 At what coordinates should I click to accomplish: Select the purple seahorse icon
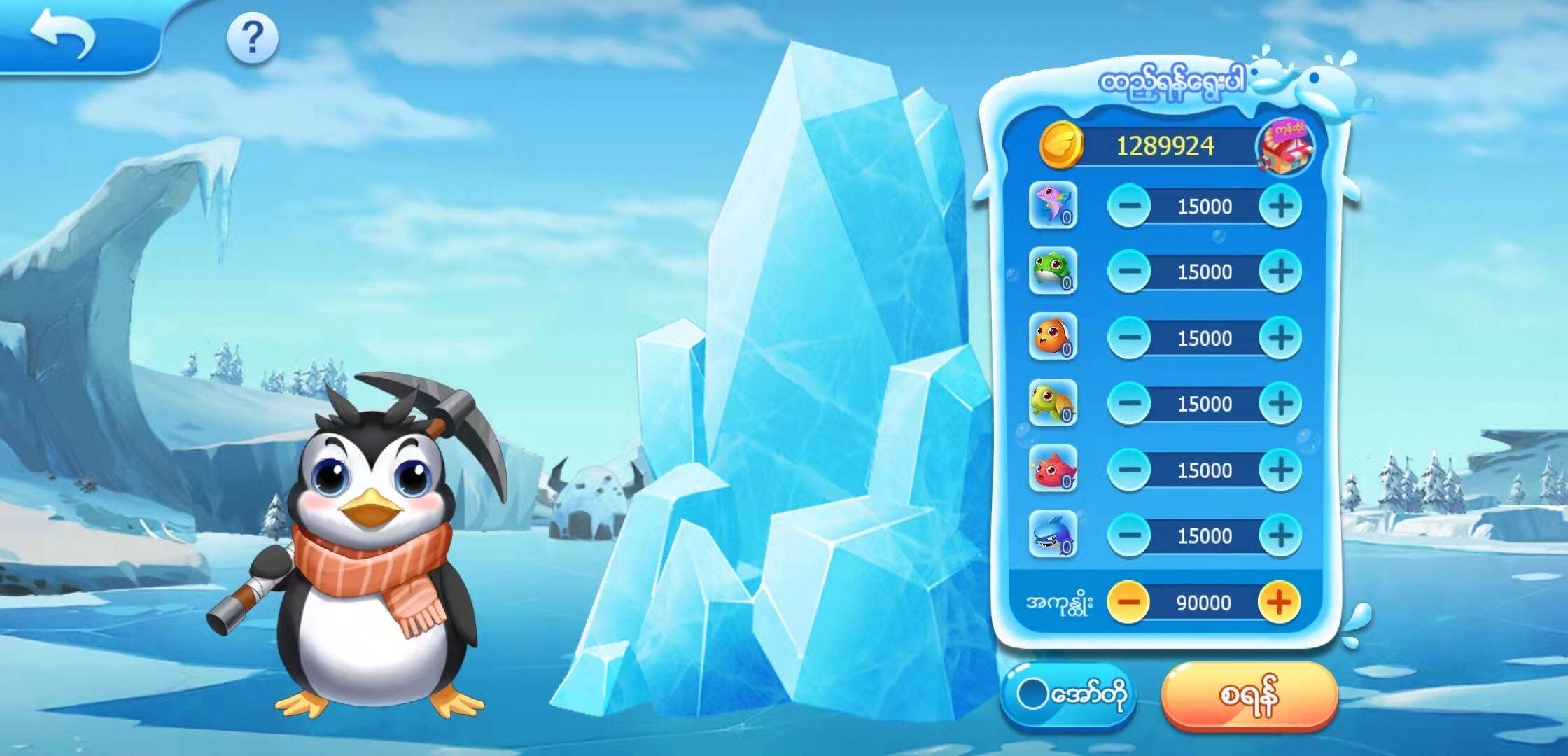[1053, 206]
